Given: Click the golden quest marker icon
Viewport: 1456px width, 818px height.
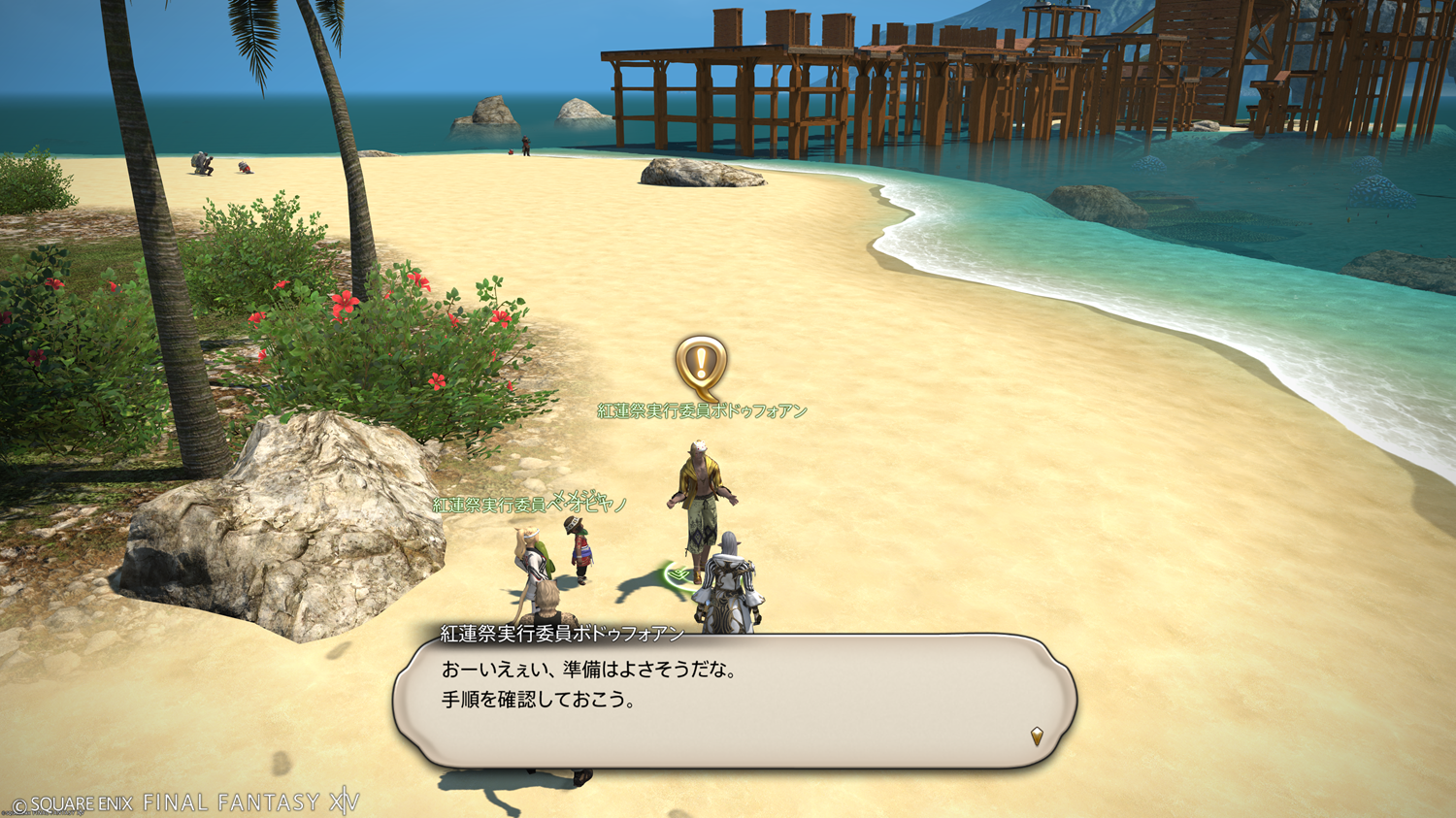Looking at the screenshot, I should tap(701, 366).
